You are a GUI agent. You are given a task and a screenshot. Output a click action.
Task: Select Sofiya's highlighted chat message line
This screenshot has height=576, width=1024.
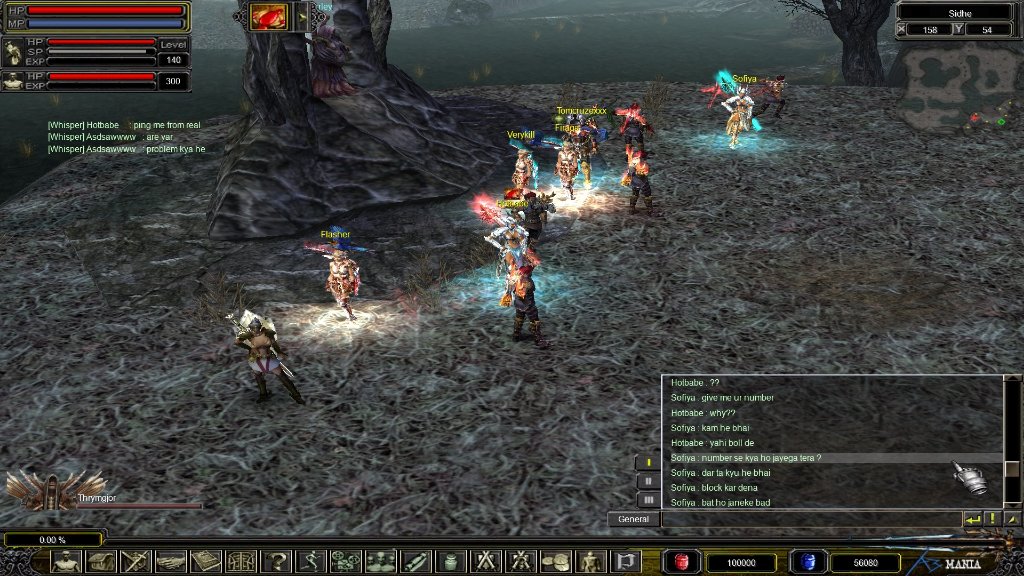pos(746,458)
